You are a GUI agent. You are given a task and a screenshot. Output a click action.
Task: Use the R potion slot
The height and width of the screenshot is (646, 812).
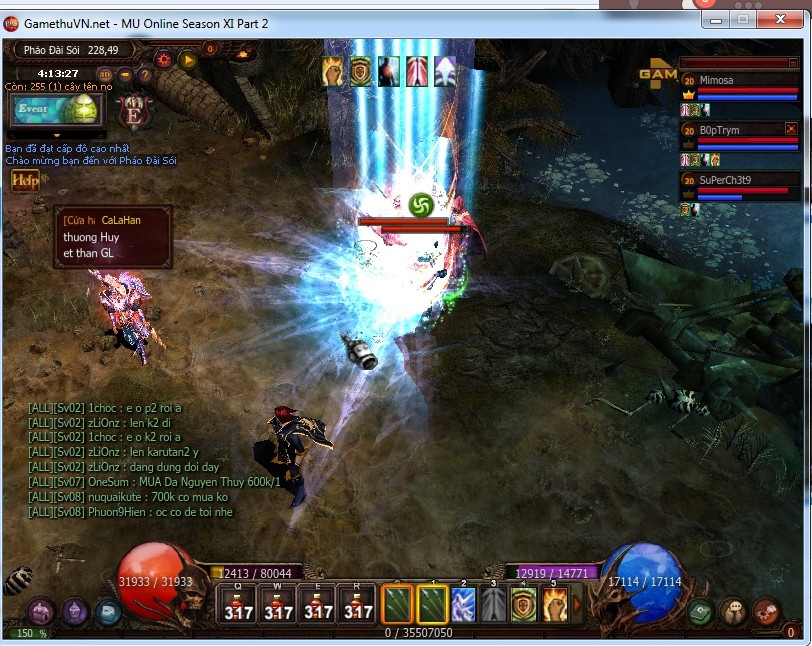pos(359,605)
